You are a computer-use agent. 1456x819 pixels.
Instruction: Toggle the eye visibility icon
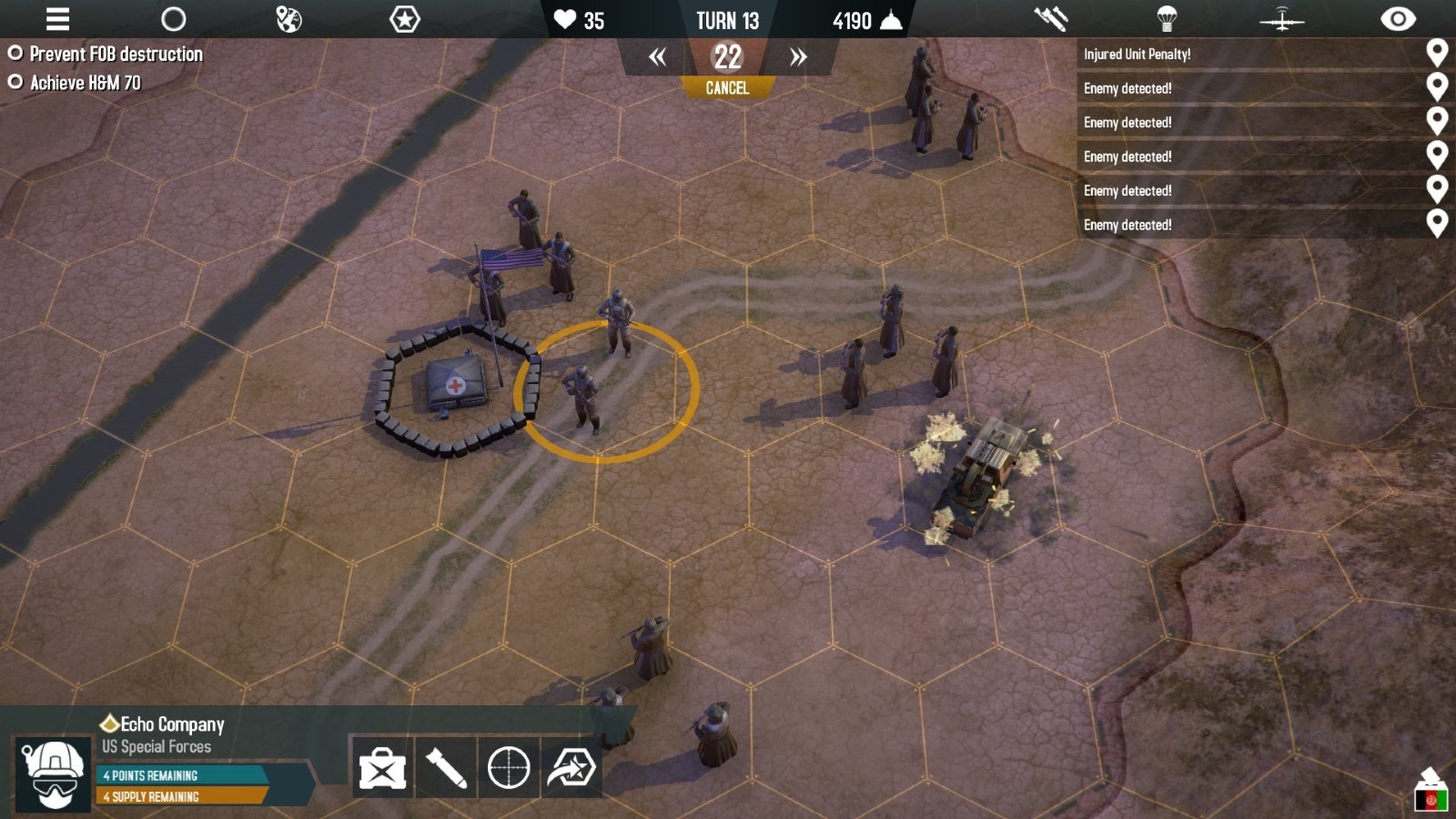point(1398,19)
